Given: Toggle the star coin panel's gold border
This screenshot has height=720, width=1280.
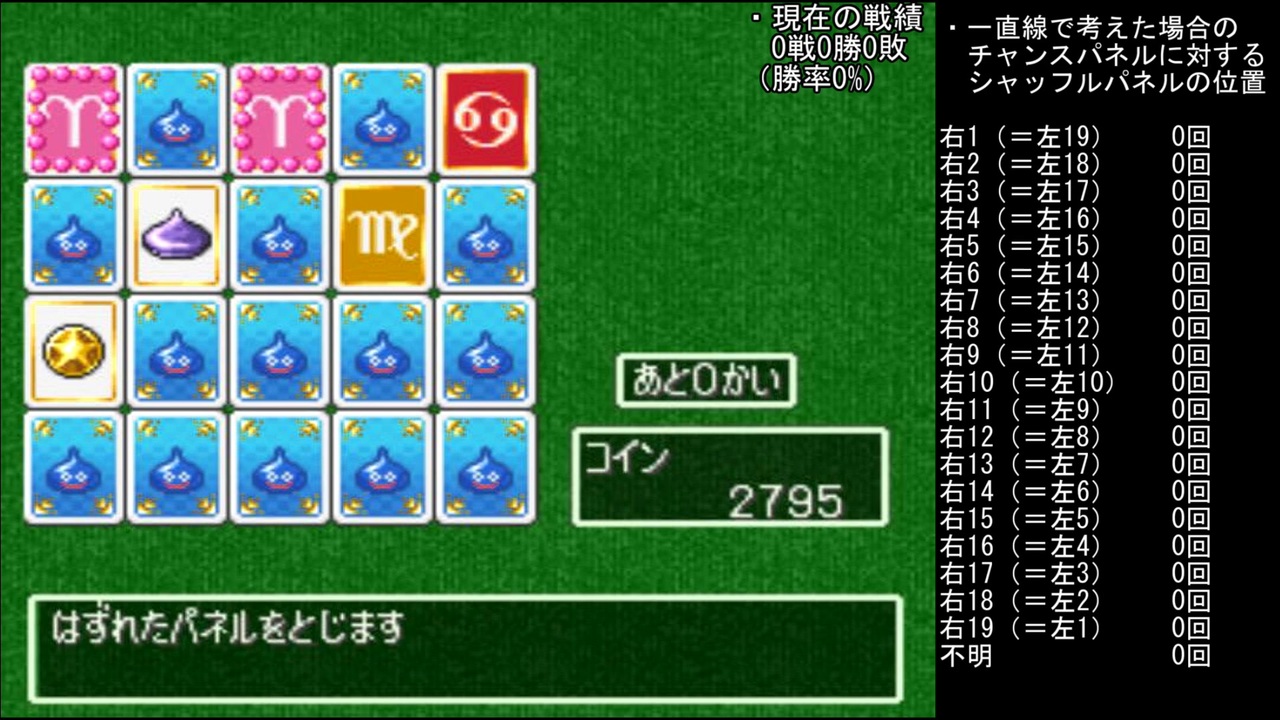Looking at the screenshot, I should [x=73, y=350].
